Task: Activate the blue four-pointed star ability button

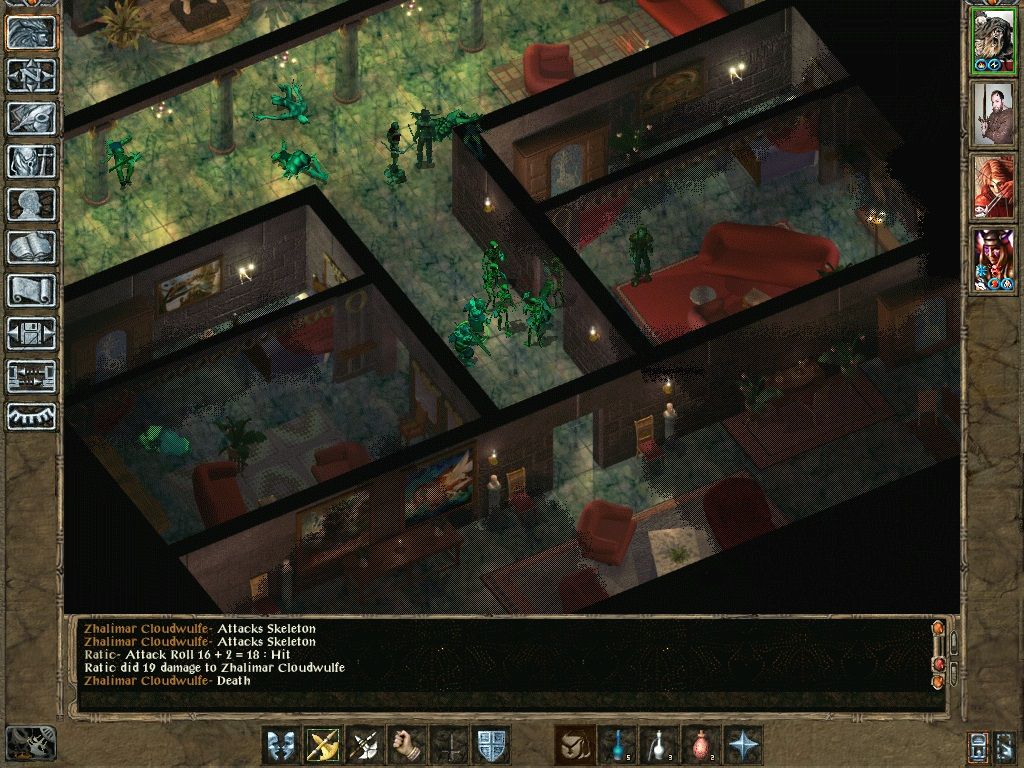Action: [x=743, y=745]
